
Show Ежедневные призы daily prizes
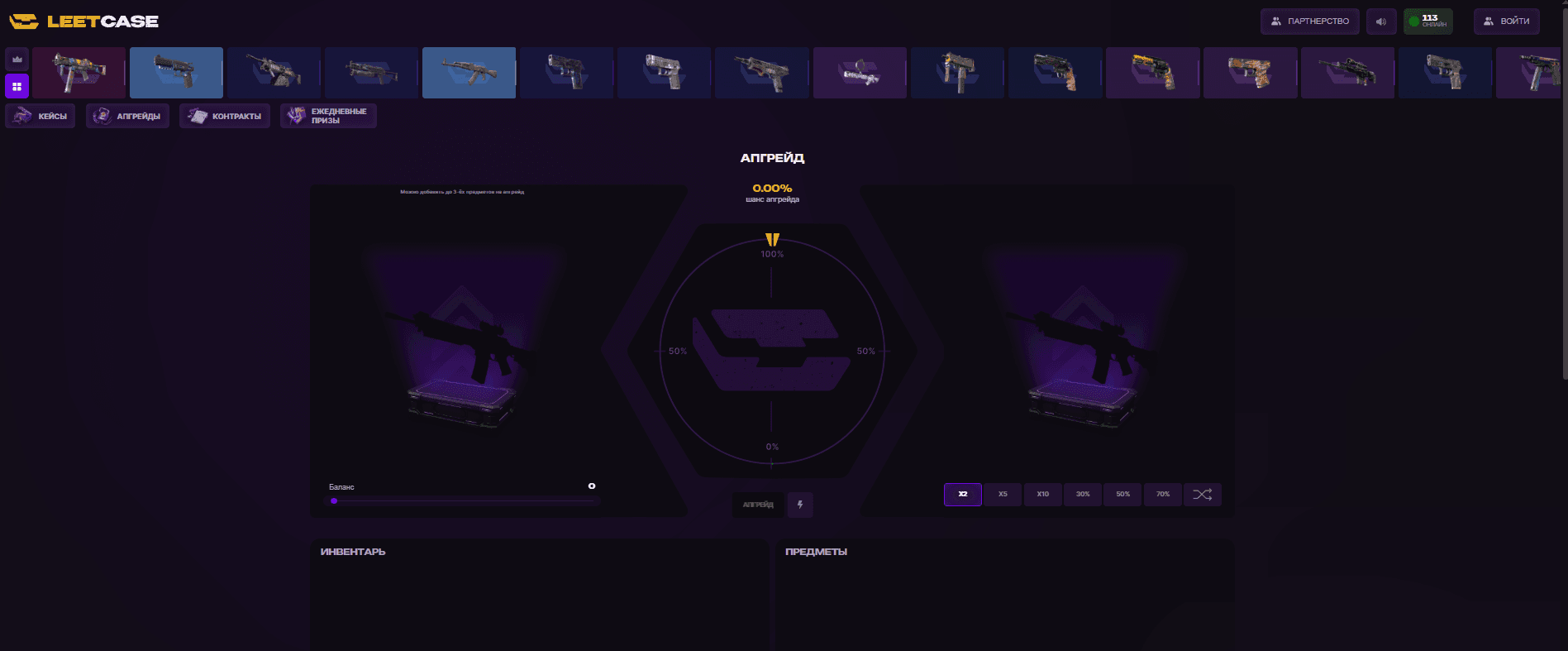coord(328,116)
